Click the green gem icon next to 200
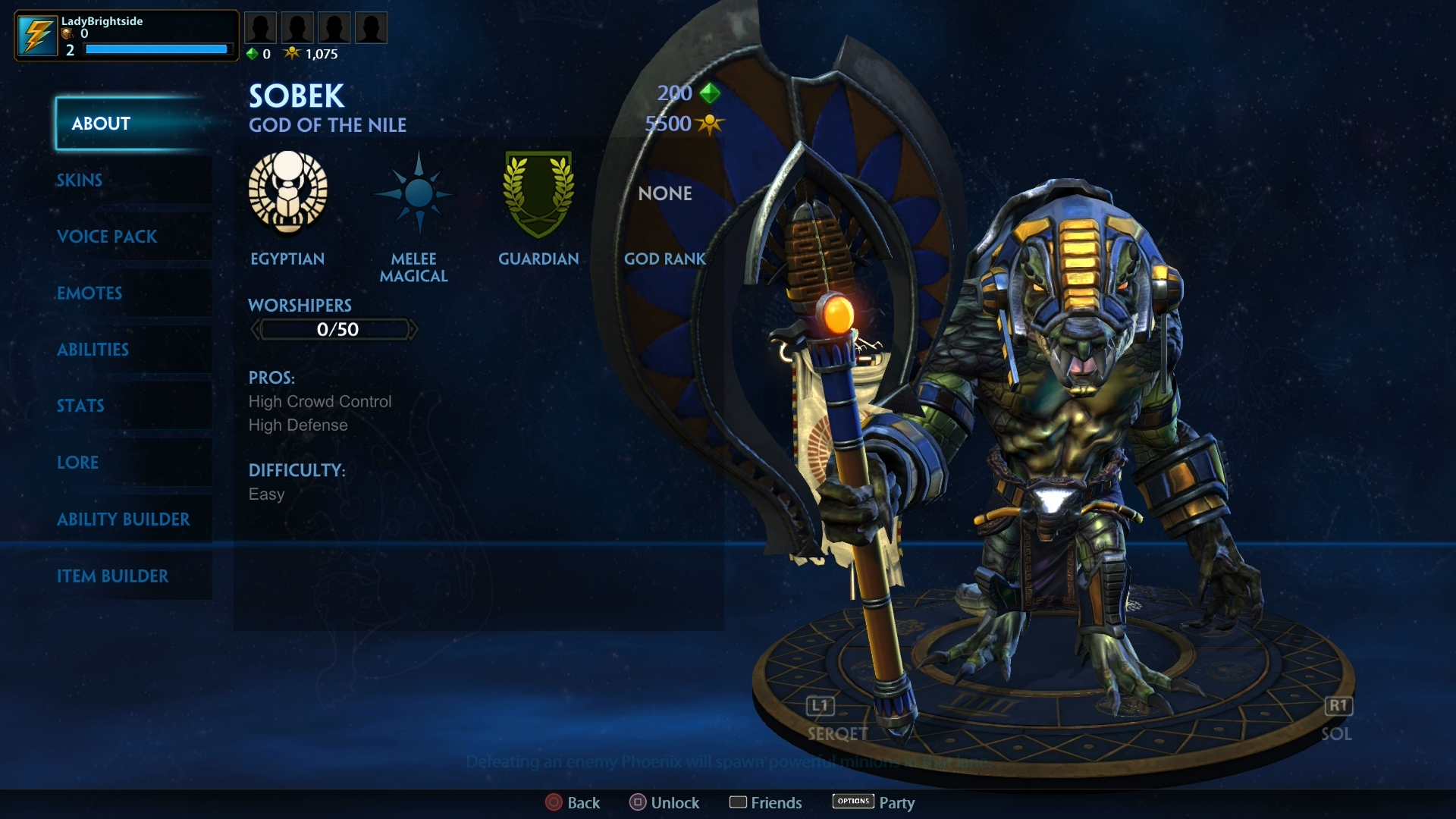The image size is (1456, 819). click(709, 93)
